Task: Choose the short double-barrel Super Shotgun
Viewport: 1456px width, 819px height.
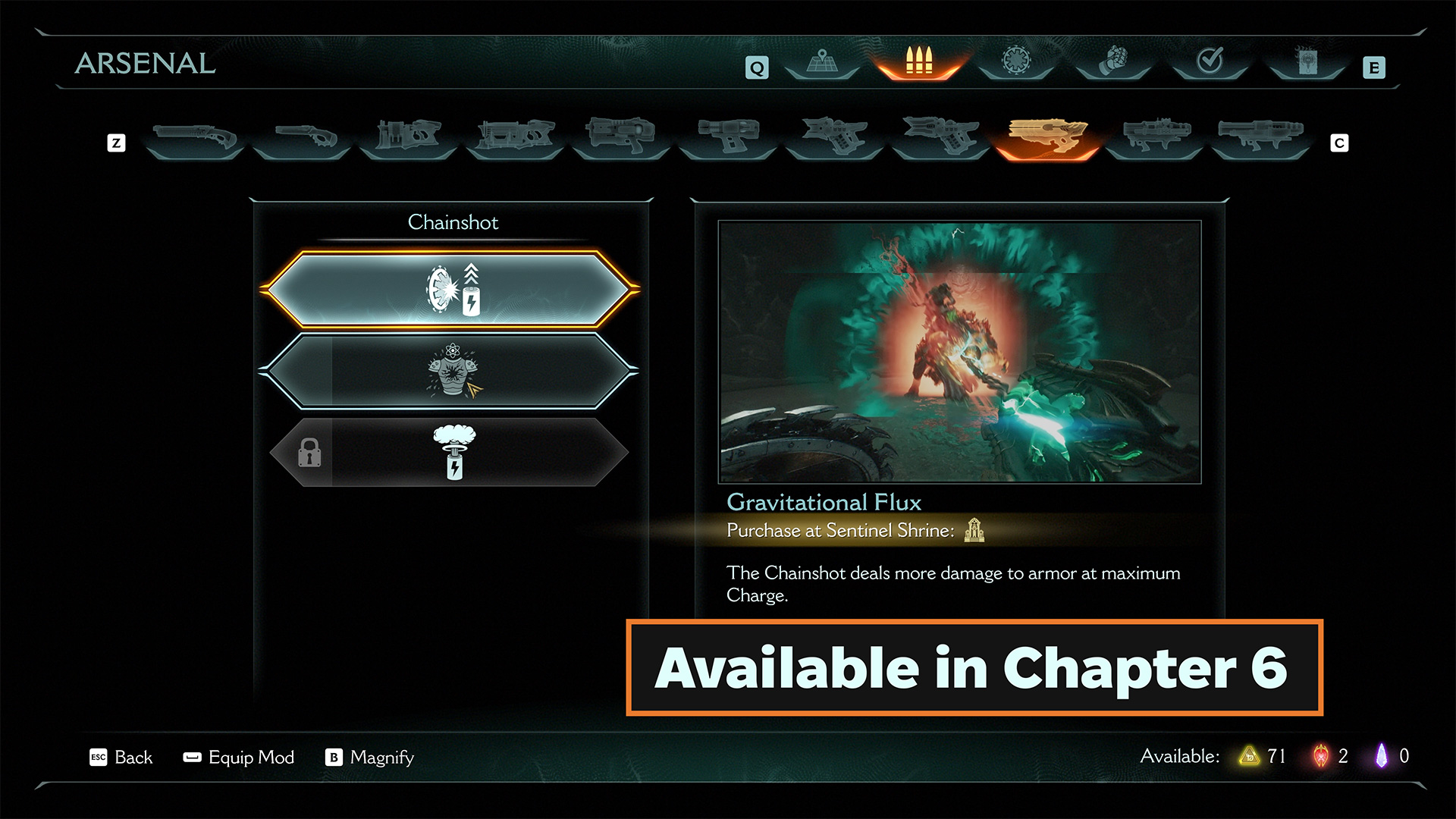Action: point(302,138)
